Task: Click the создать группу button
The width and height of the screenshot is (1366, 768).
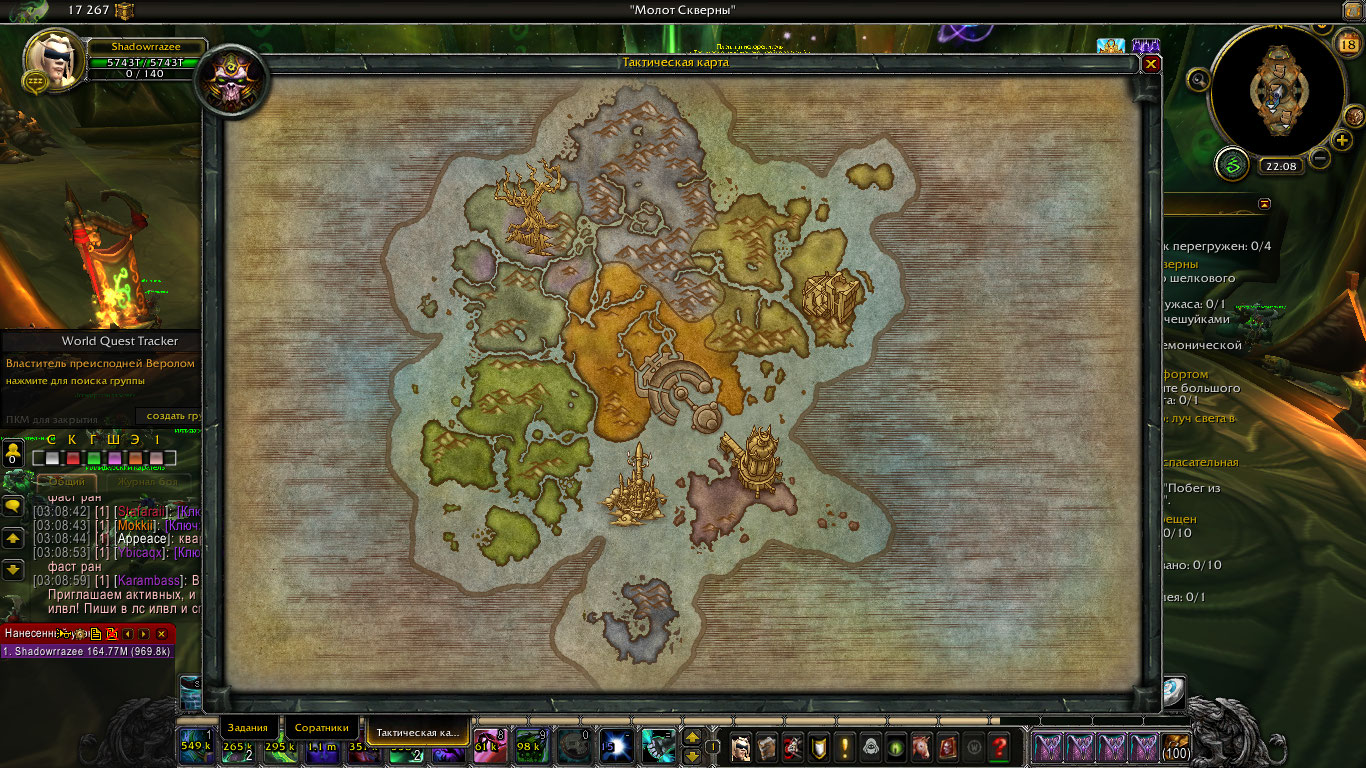Action: [x=170, y=416]
